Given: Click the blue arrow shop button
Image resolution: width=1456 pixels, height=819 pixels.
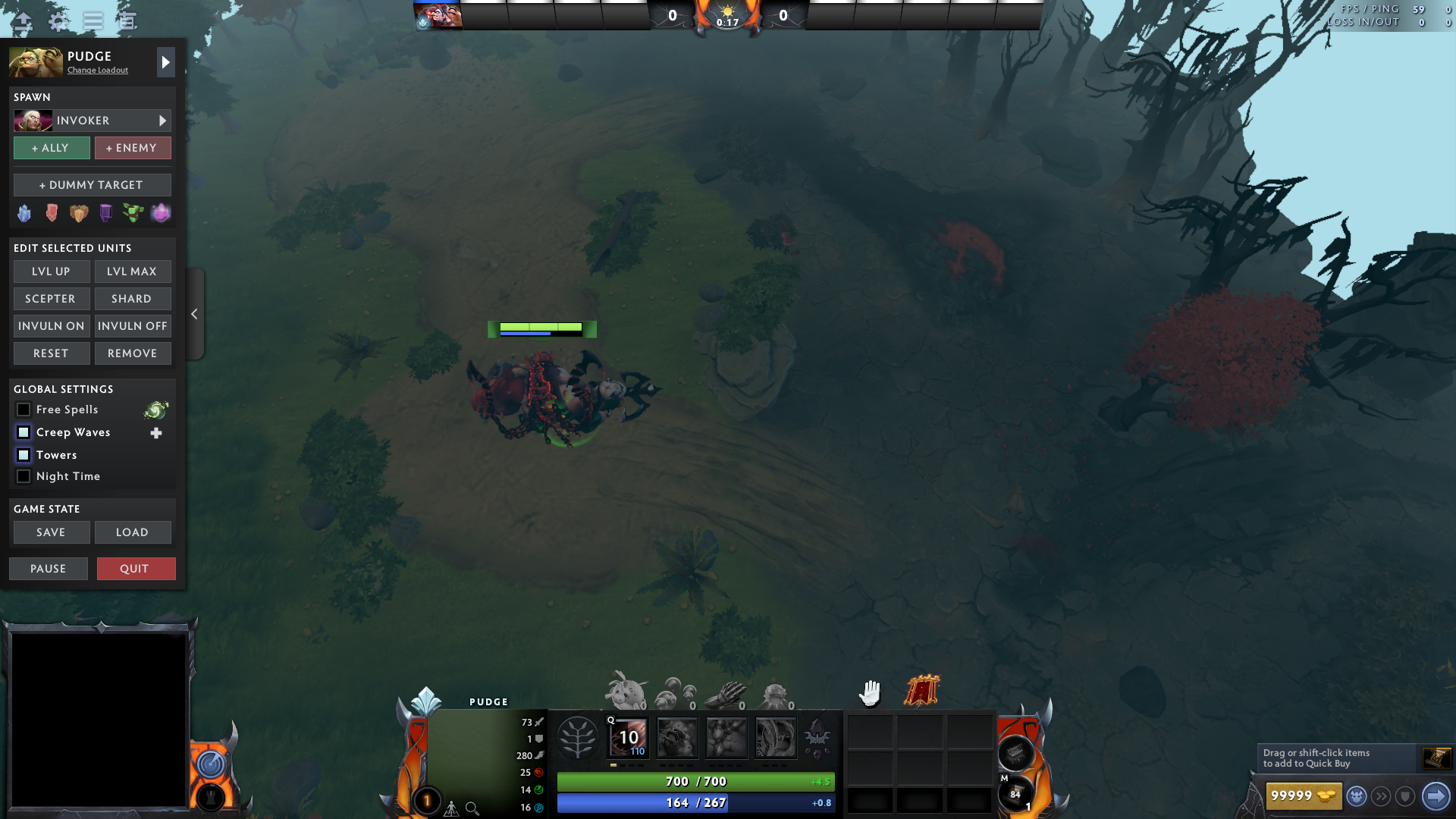Looking at the screenshot, I should coord(1435,795).
